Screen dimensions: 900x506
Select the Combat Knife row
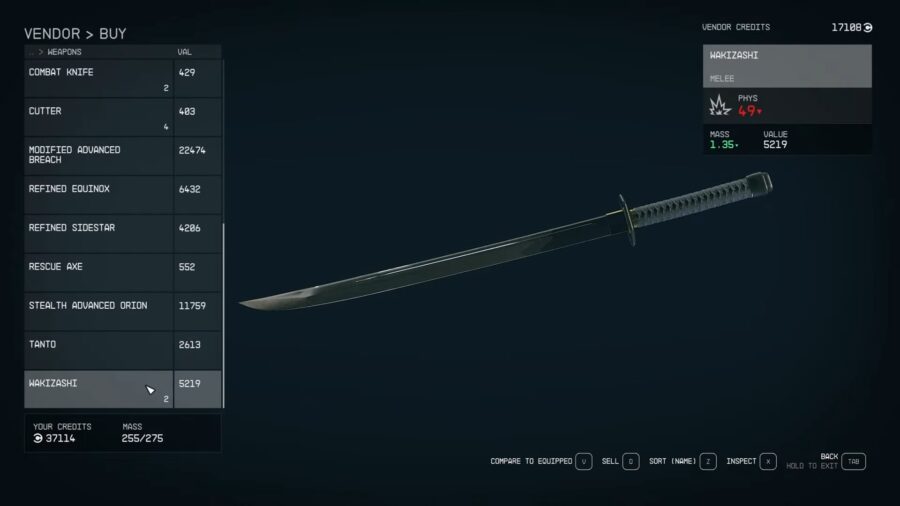pyautogui.click(x=98, y=78)
